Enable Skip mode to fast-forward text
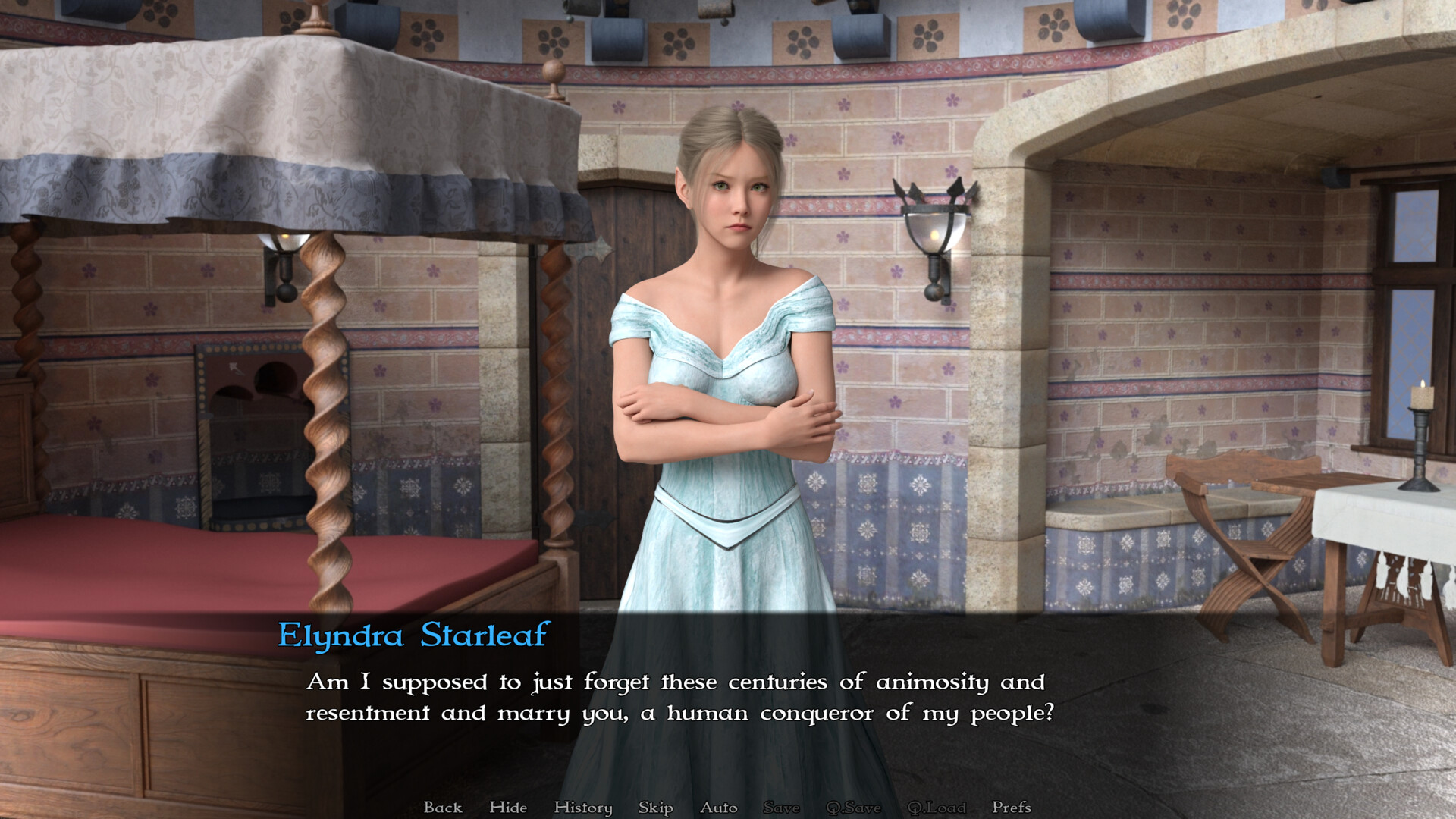The height and width of the screenshot is (819, 1456). click(x=654, y=808)
